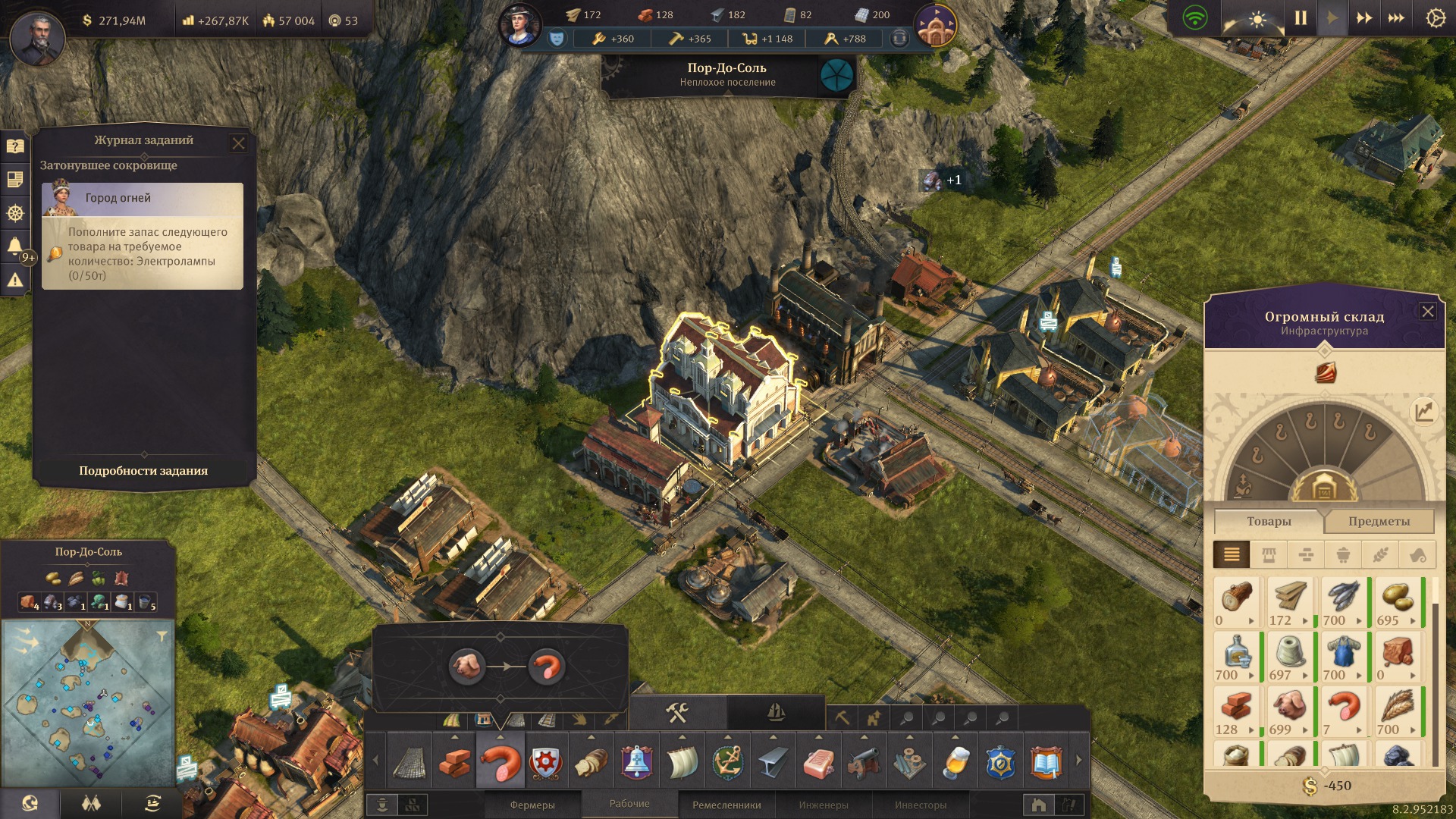Close the quest journal panel

[238, 143]
